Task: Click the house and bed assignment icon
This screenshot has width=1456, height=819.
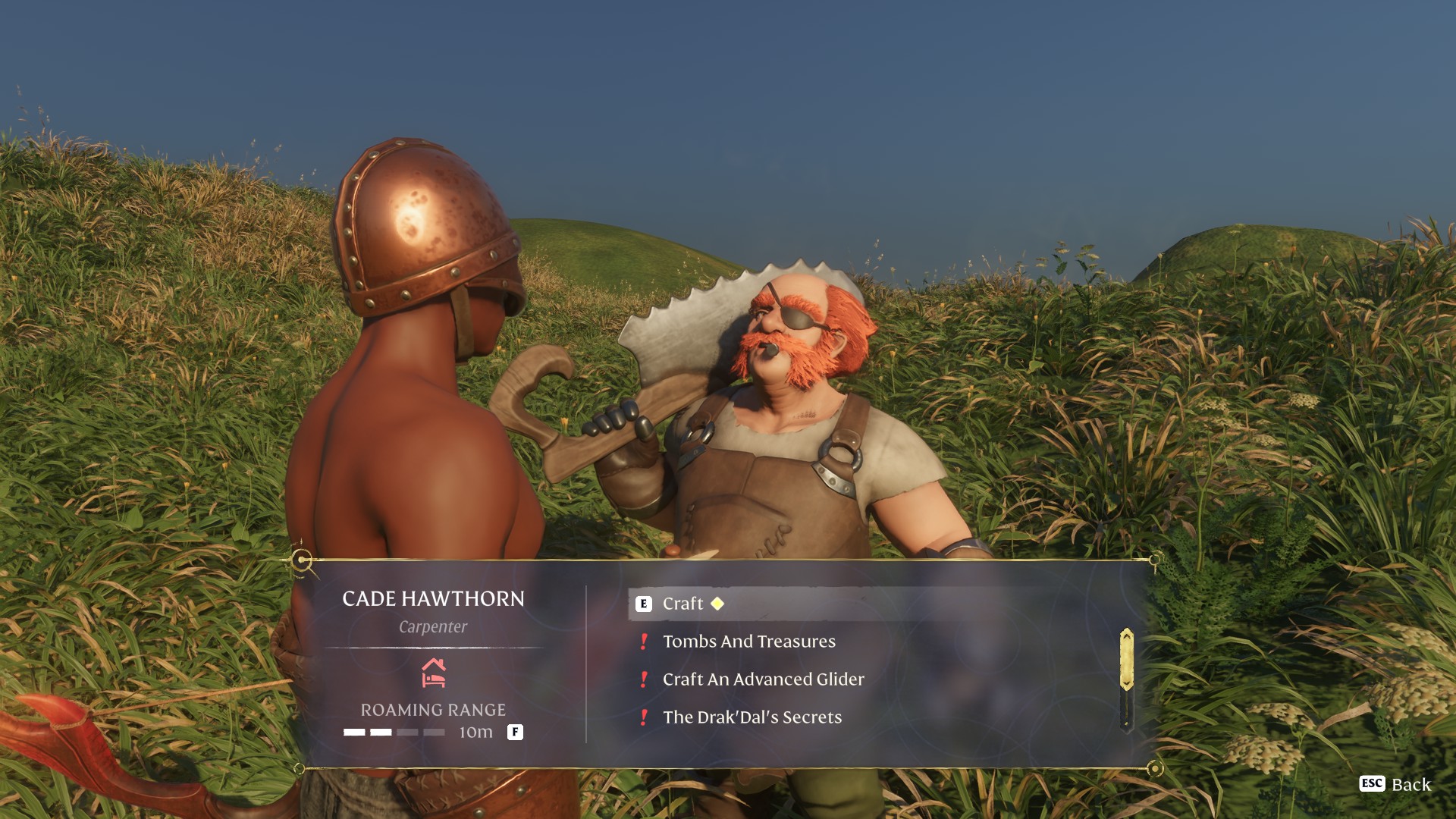Action: pos(433,673)
